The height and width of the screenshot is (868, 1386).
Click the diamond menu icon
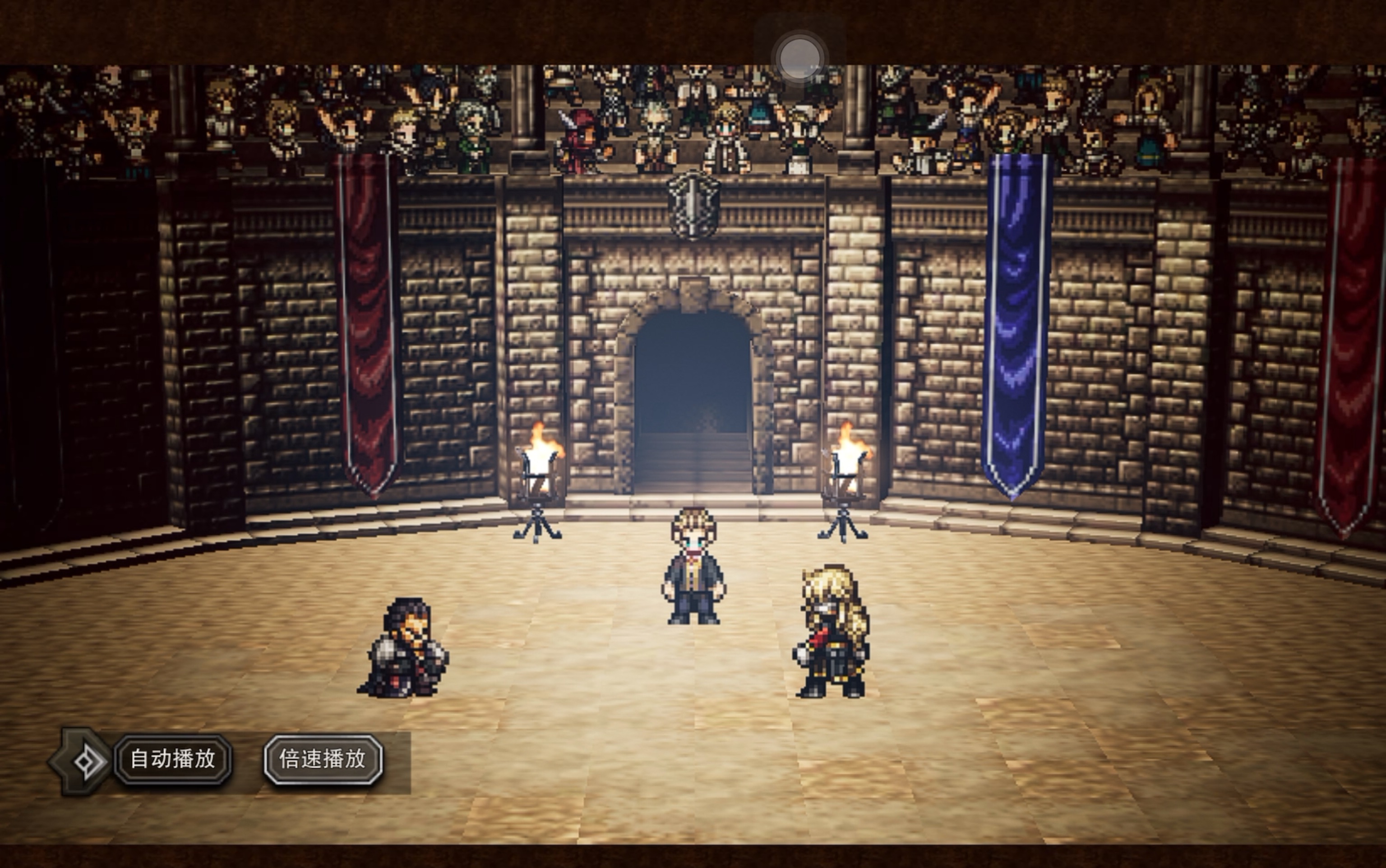point(87,761)
